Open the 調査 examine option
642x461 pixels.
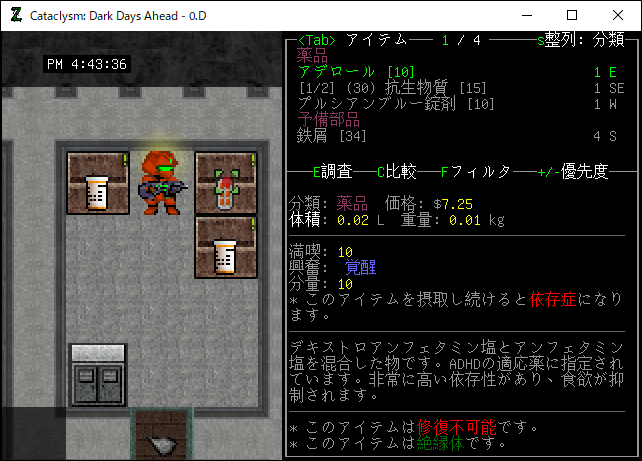coord(335,171)
